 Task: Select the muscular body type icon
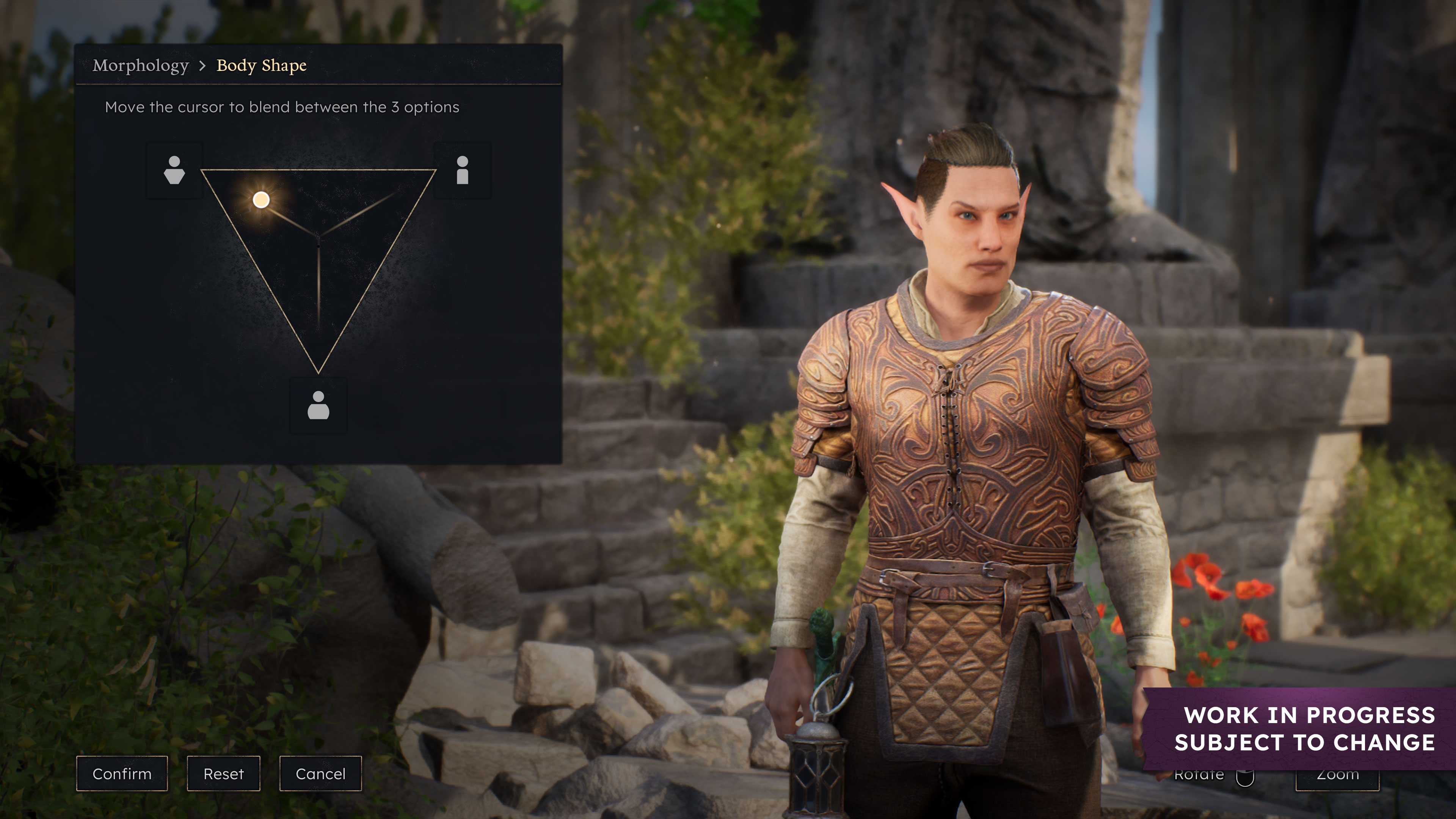tap(174, 170)
